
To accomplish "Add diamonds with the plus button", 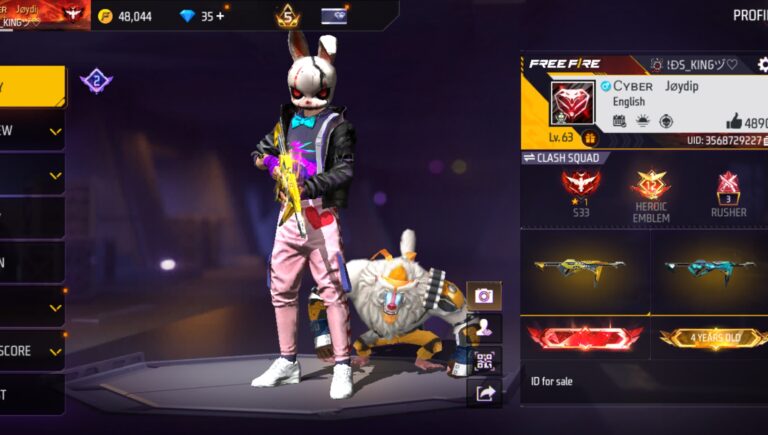I will (220, 16).
